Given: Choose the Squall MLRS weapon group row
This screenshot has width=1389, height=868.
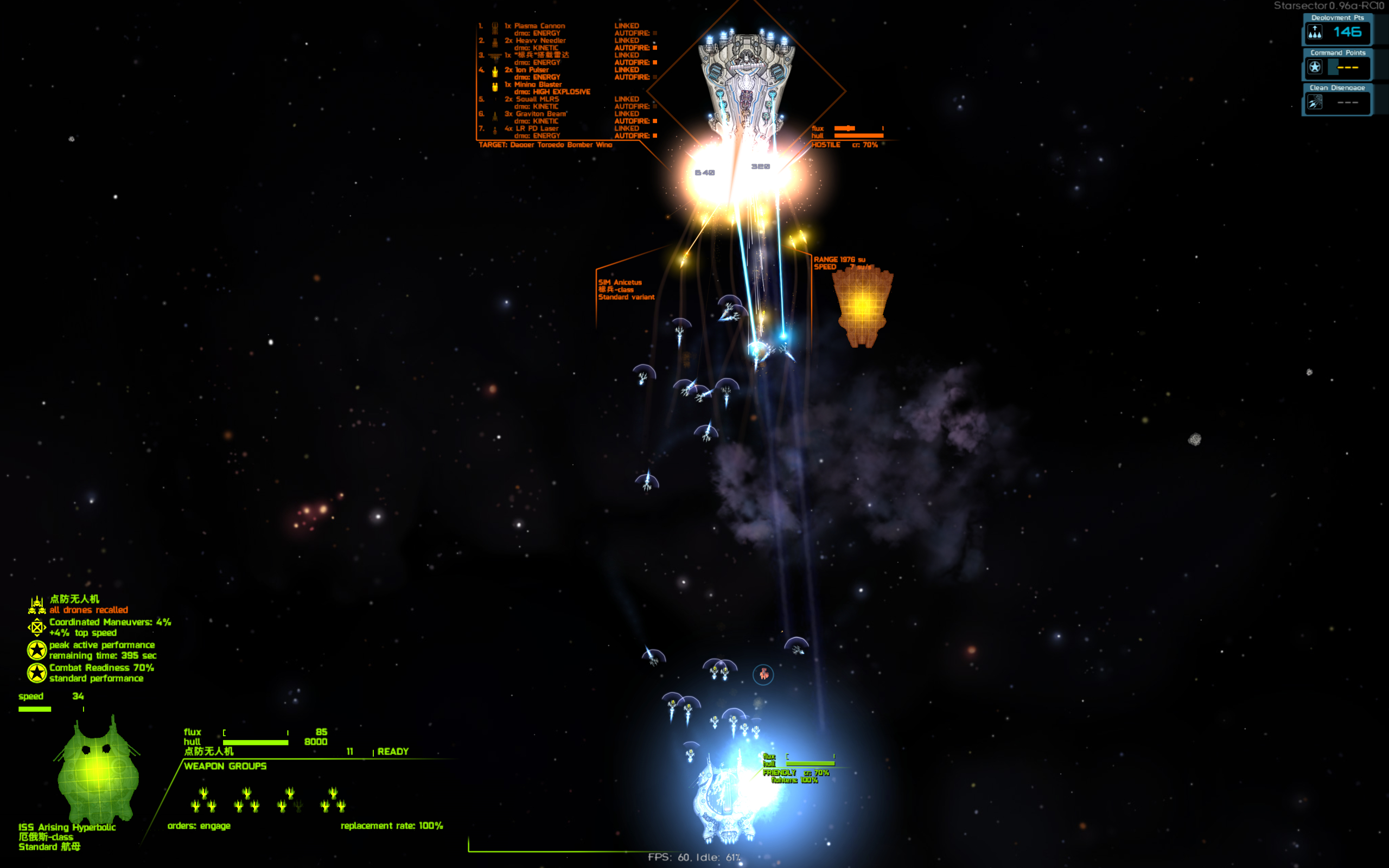Looking at the screenshot, I should click(537, 99).
